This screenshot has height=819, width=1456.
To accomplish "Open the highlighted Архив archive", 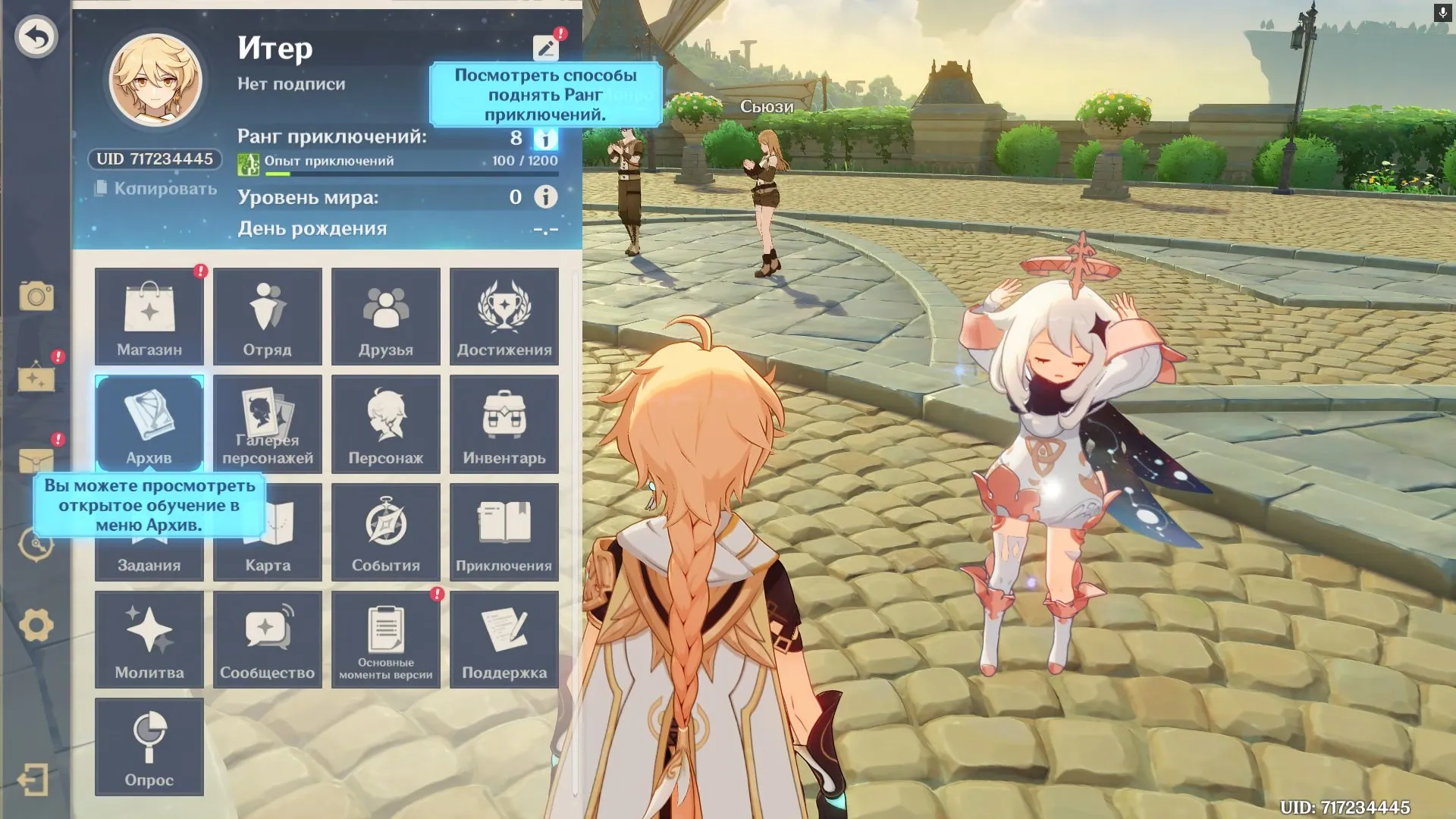I will (x=149, y=424).
